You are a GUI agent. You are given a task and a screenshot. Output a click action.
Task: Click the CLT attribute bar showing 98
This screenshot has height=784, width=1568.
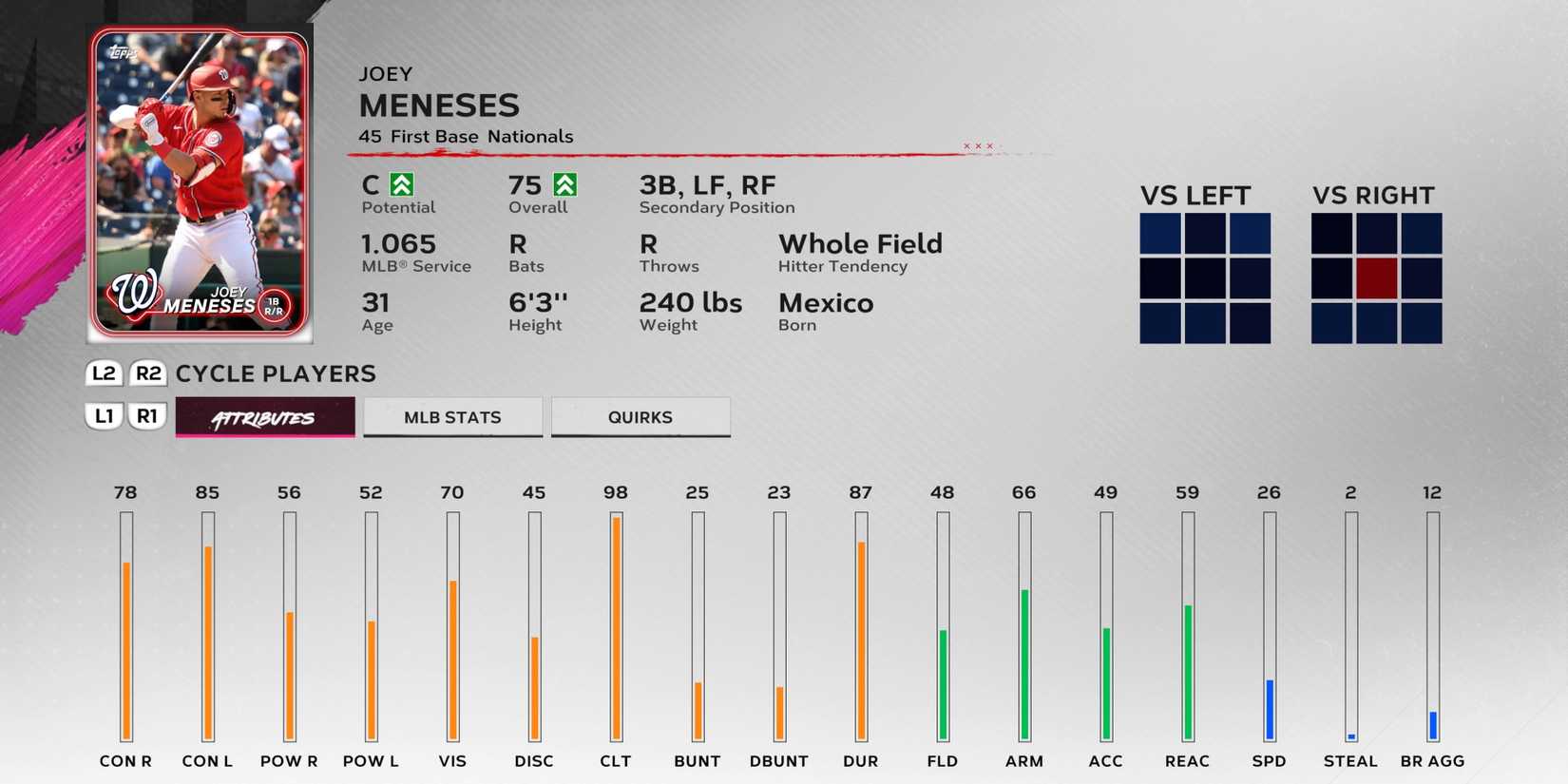point(616,627)
